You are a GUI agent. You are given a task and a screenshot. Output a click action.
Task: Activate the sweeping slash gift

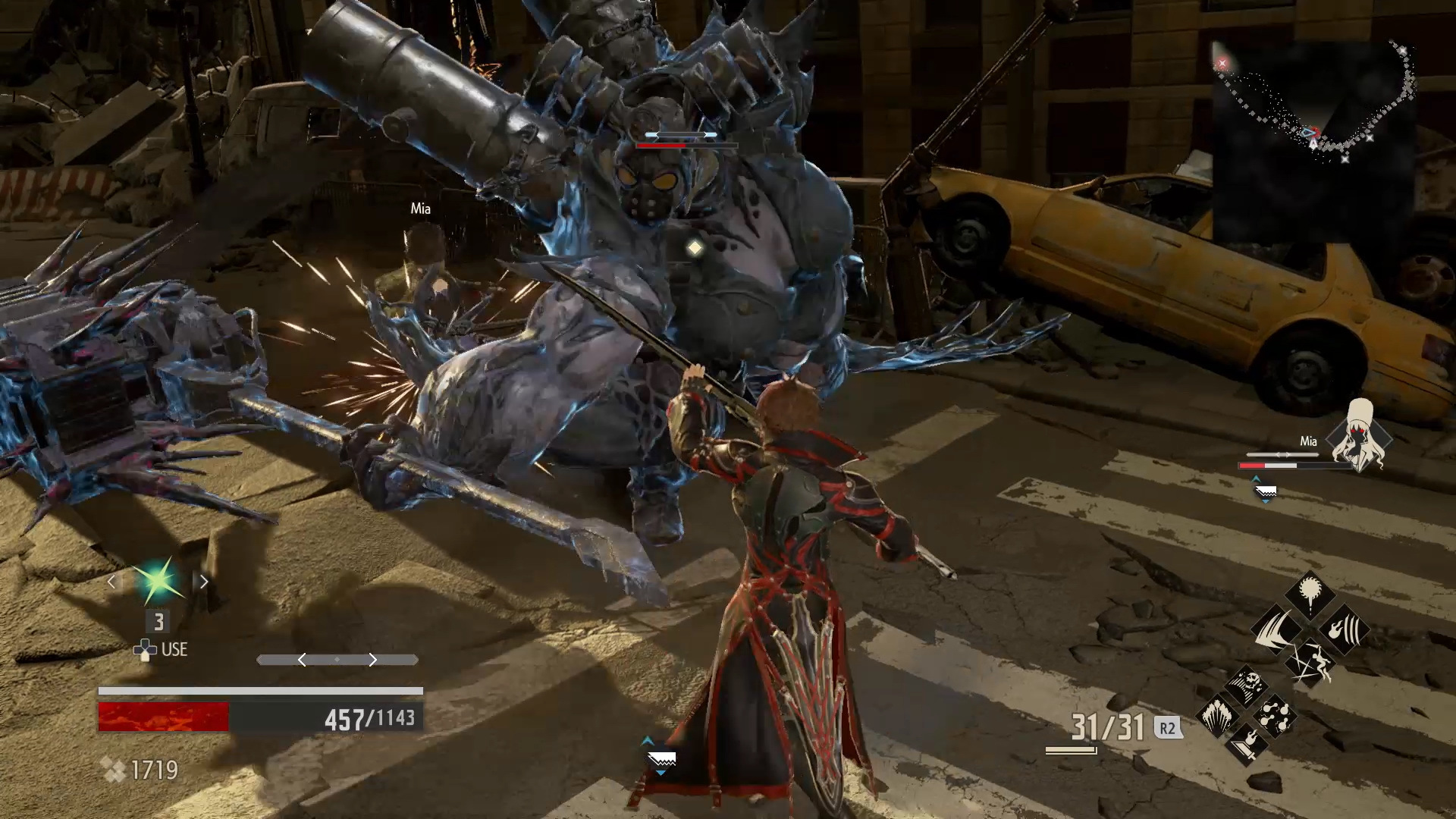pos(1276,630)
